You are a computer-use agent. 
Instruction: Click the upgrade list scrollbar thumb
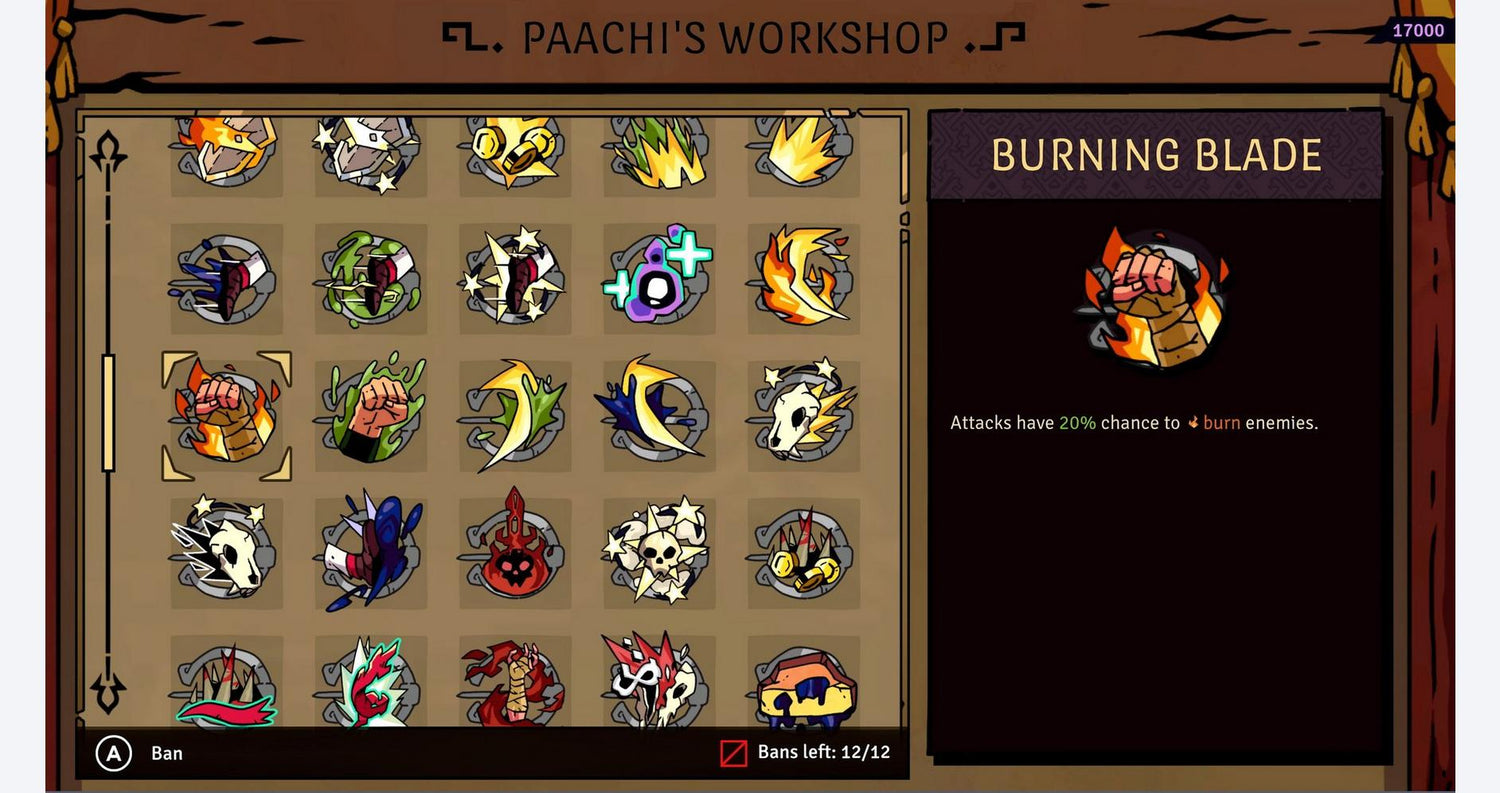[108, 412]
